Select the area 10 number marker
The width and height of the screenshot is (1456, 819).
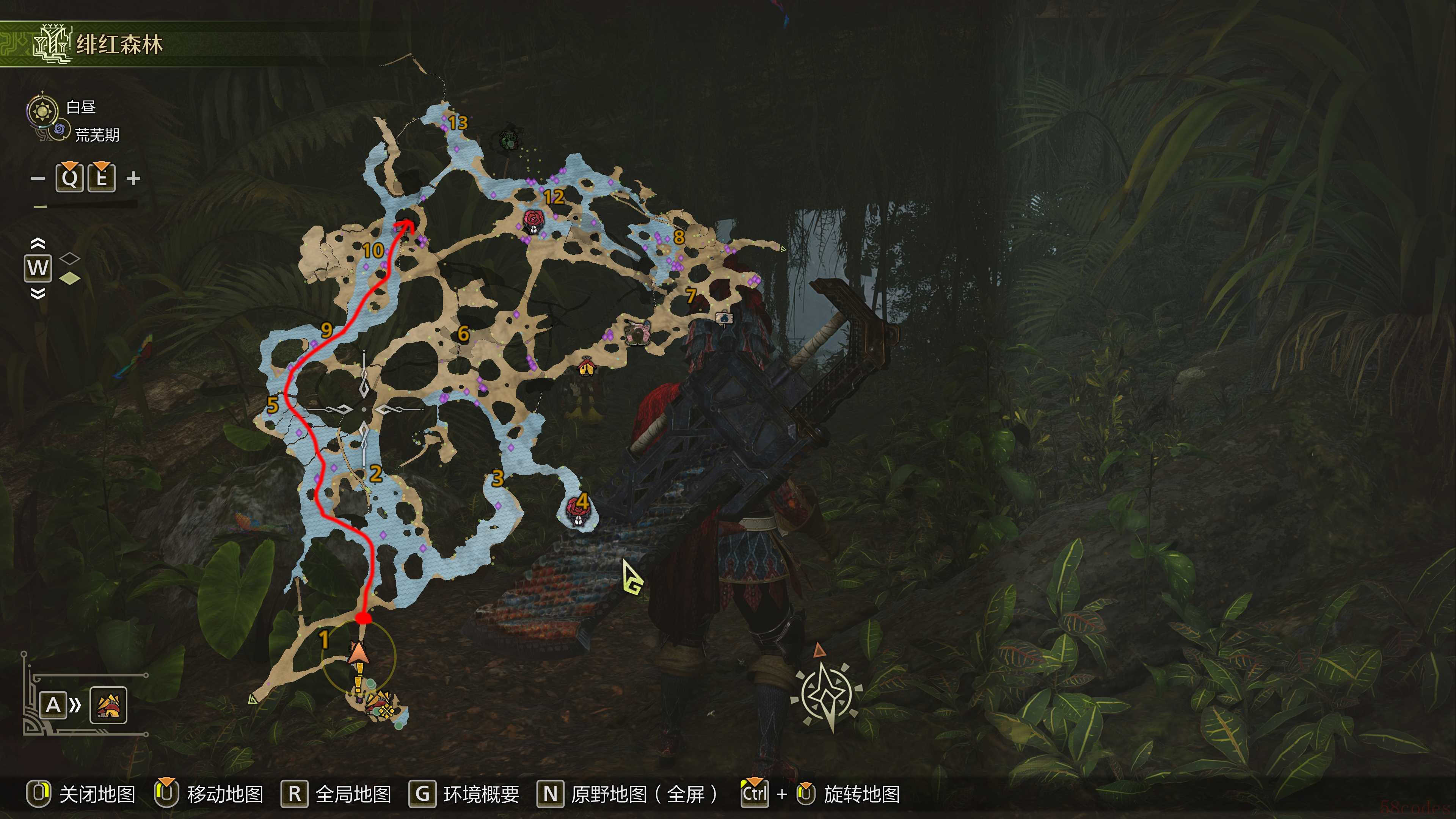pos(373,250)
